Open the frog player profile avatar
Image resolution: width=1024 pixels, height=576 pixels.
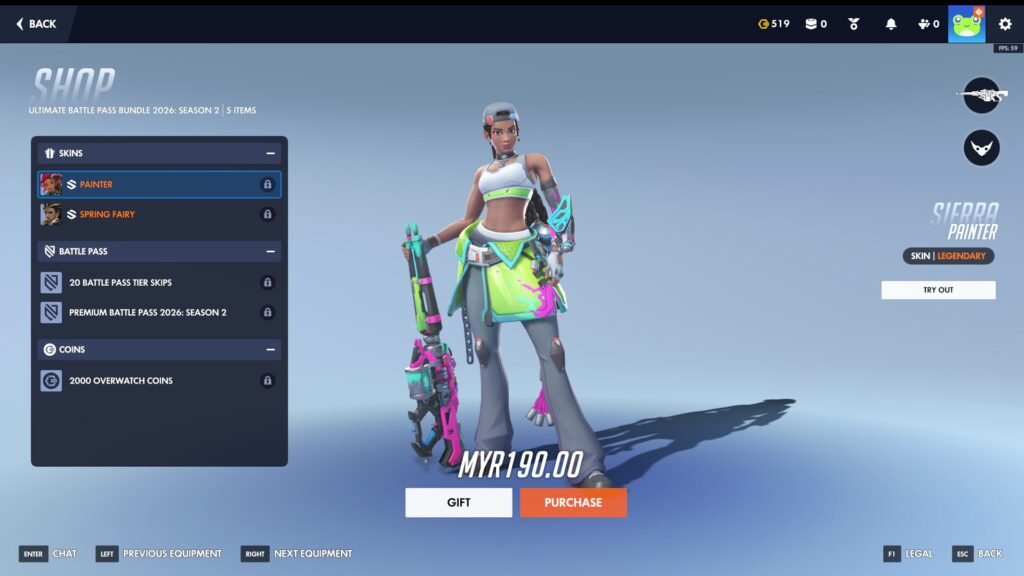[x=966, y=24]
